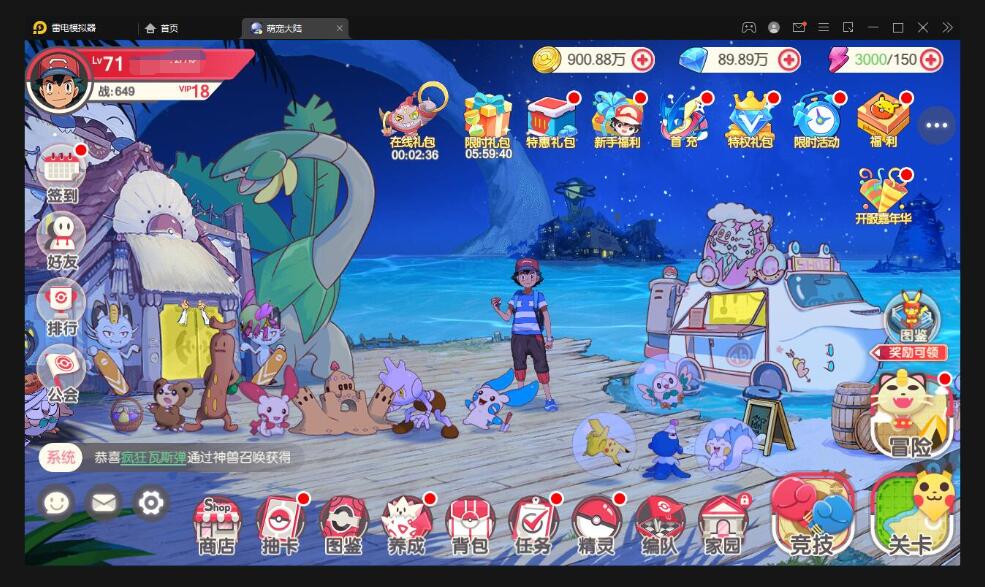Add blue diamonds with the plus button
The image size is (985, 587).
789,60
